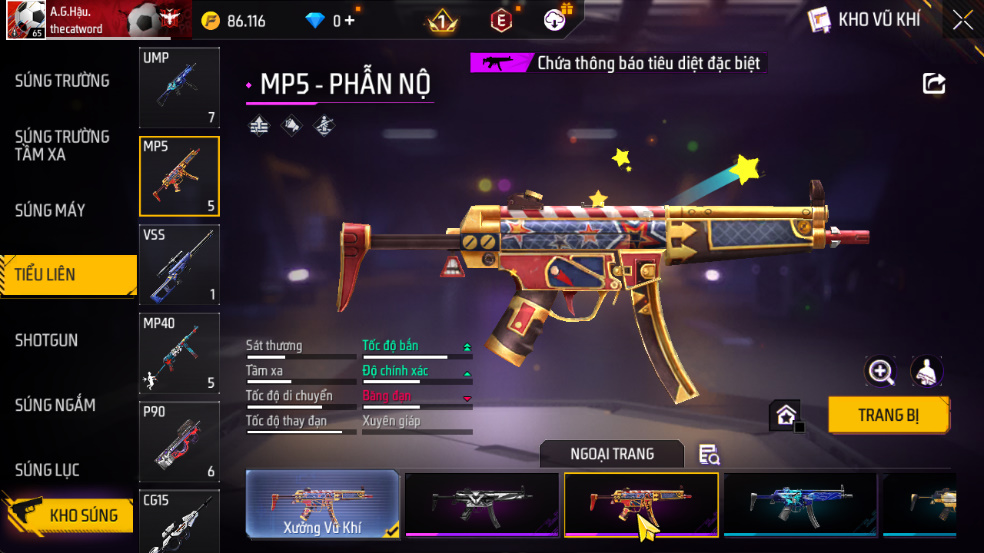Switch to SÚNG MÁY weapon category
The height and width of the screenshot is (553, 984).
(50, 210)
